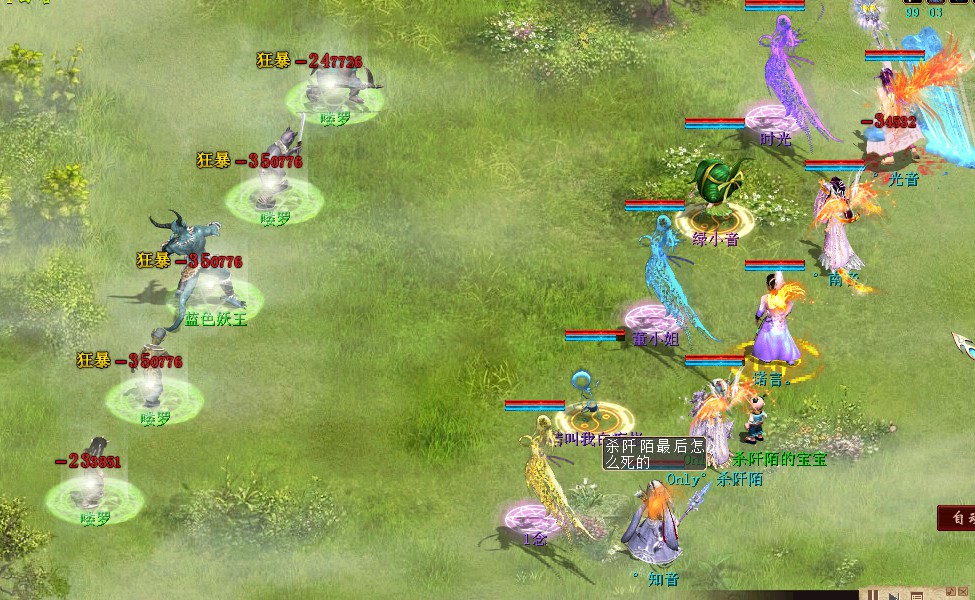Screen dimensions: 975x600
Task: Pause the battle playback
Action: (x=873, y=594)
